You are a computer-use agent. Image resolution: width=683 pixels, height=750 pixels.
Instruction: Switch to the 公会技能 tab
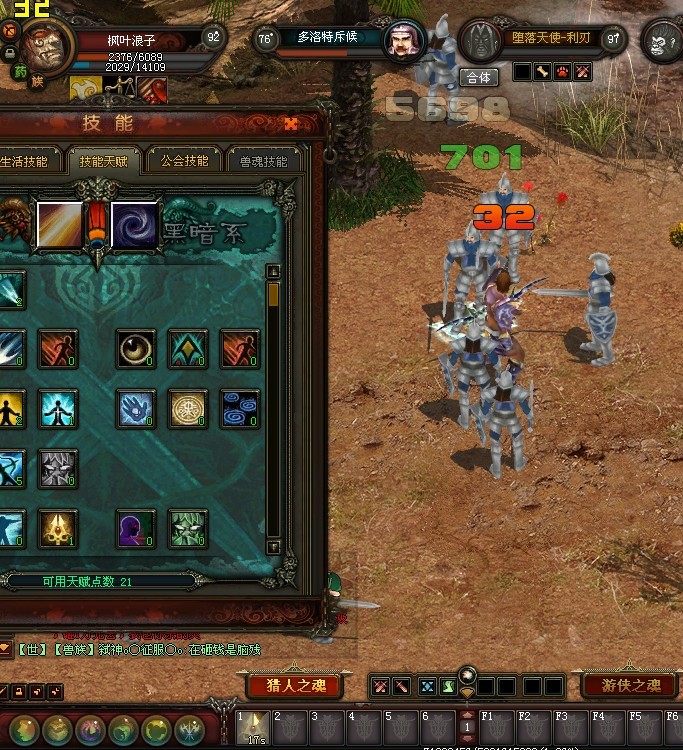[x=185, y=161]
